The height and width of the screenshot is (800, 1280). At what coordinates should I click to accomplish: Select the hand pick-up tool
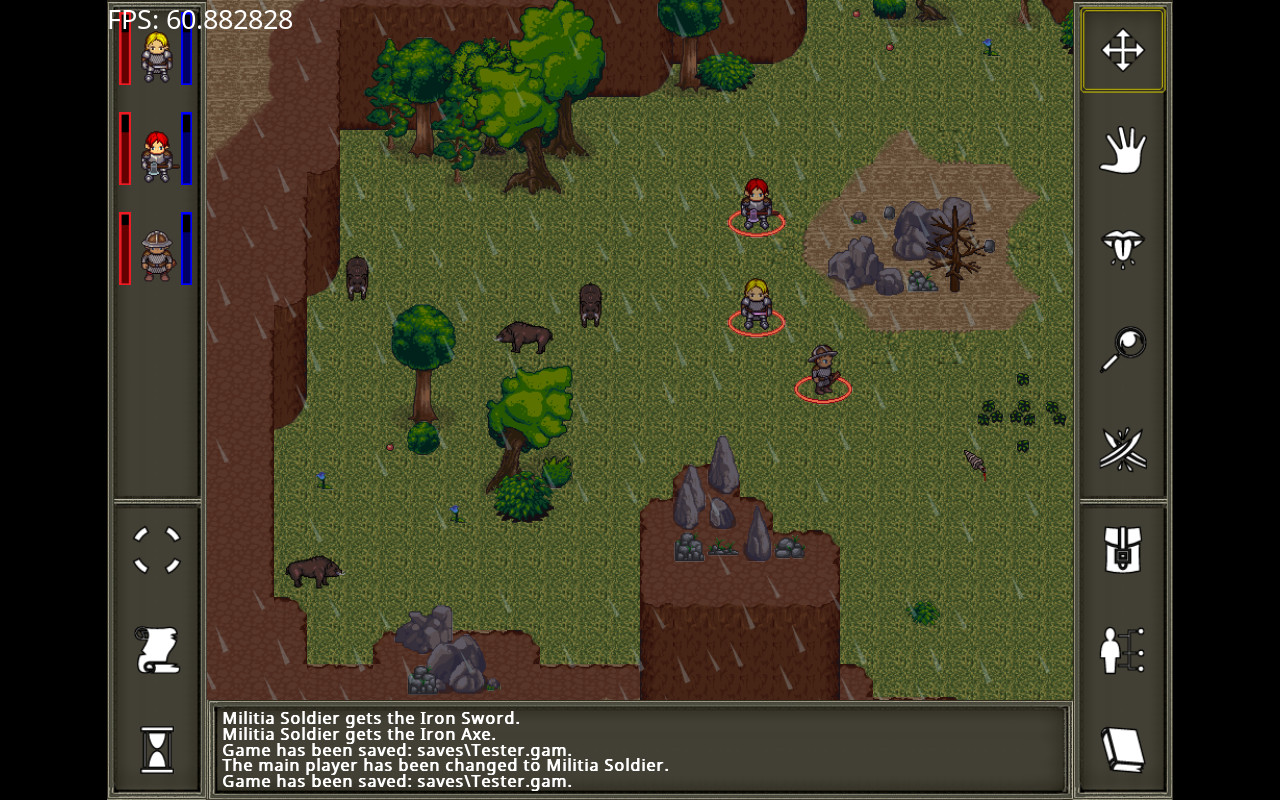pos(1122,150)
